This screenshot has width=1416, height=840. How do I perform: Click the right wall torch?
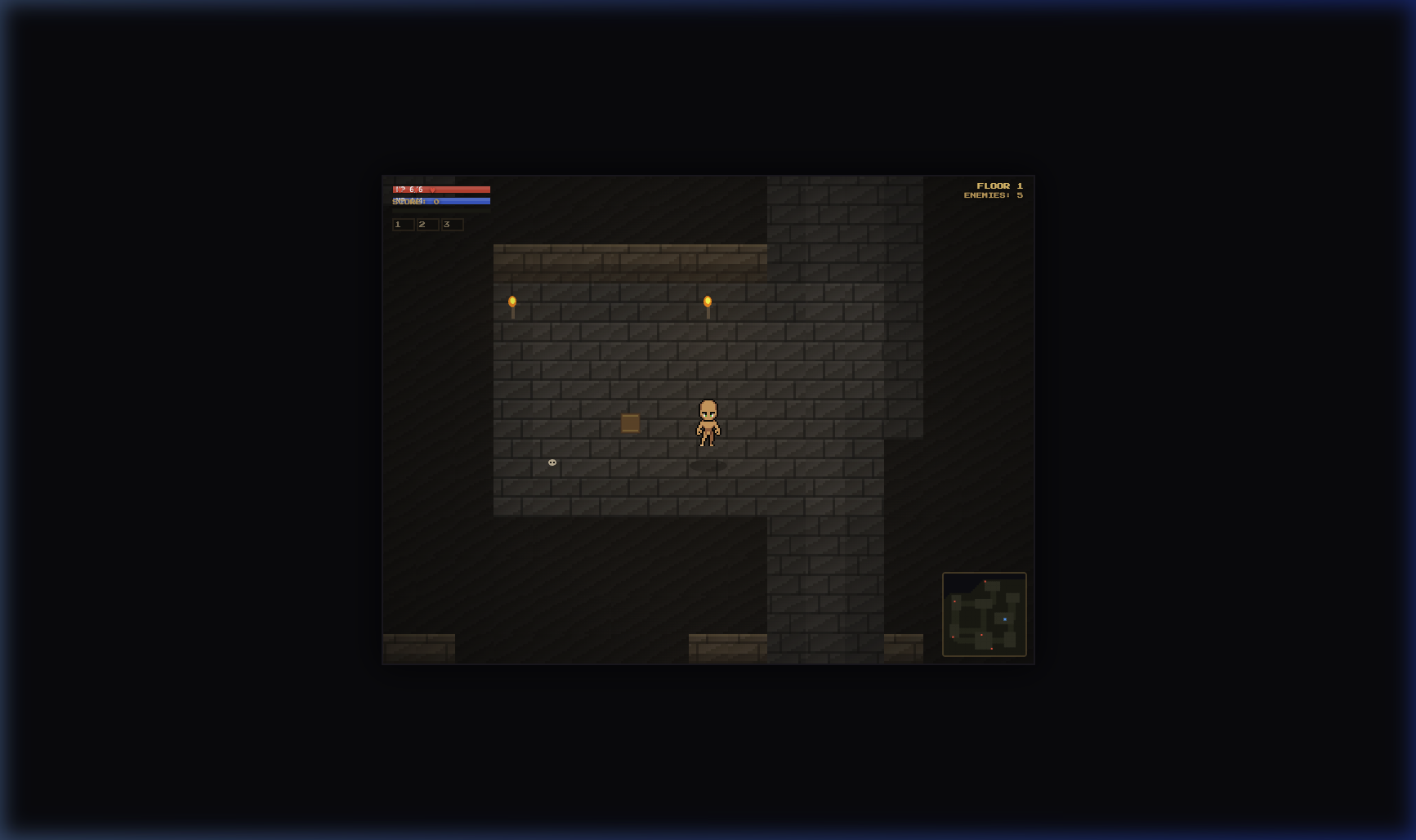[707, 301]
